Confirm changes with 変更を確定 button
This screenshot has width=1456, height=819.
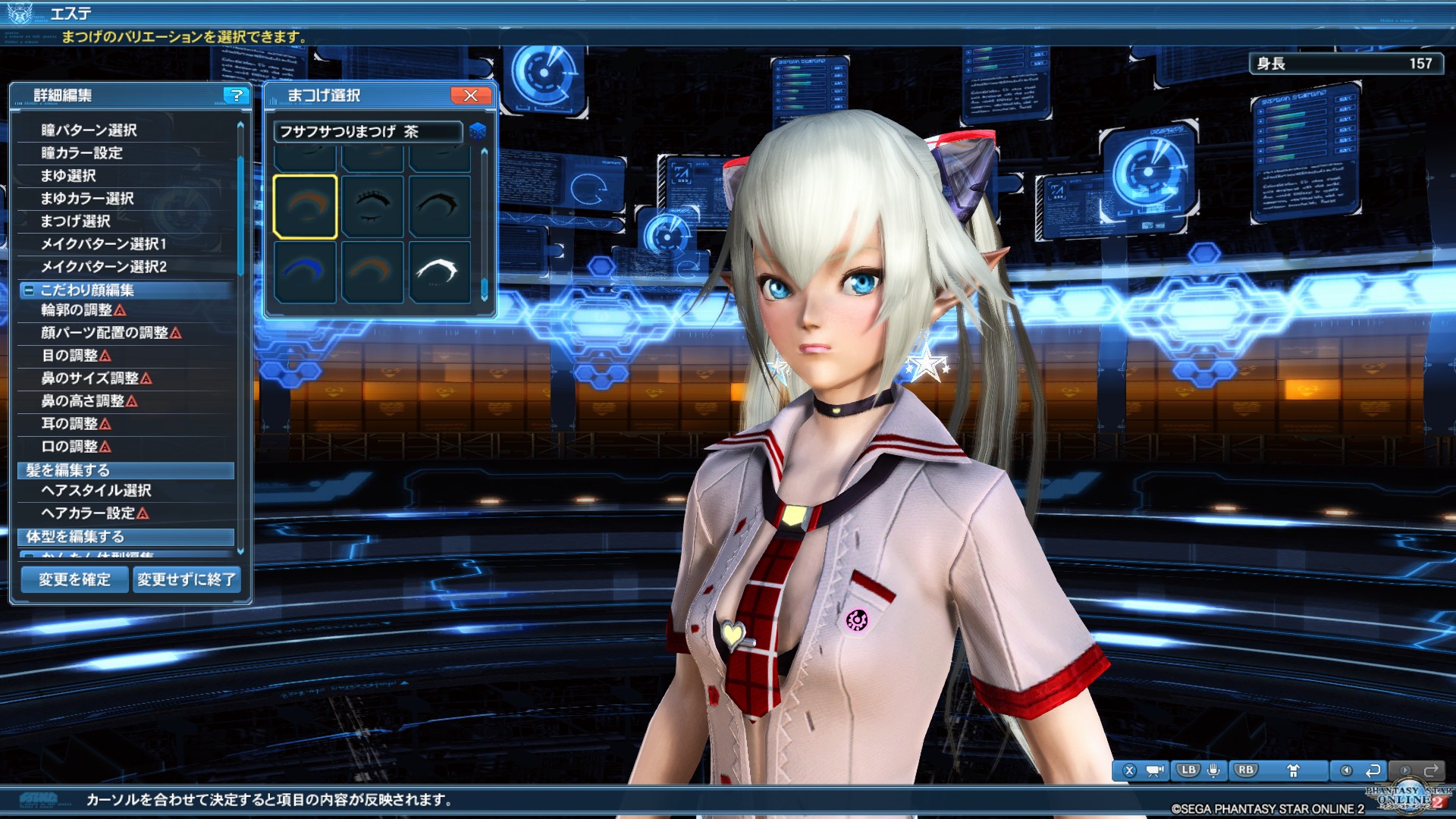tap(74, 580)
